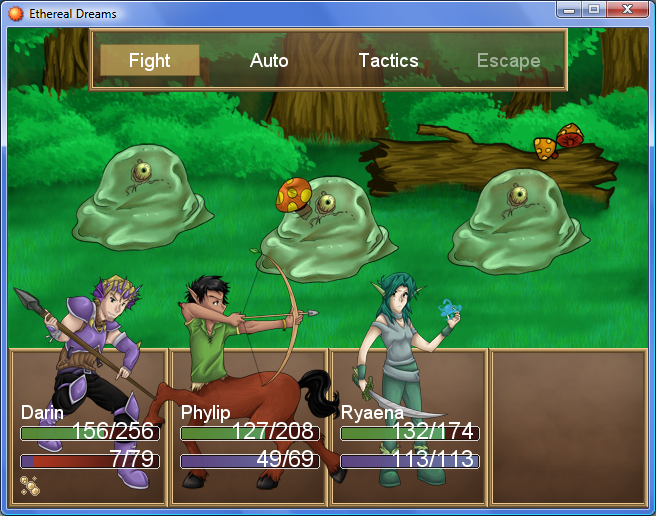This screenshot has width=656, height=516.
Task: Choose Auto battle option
Action: tap(269, 61)
